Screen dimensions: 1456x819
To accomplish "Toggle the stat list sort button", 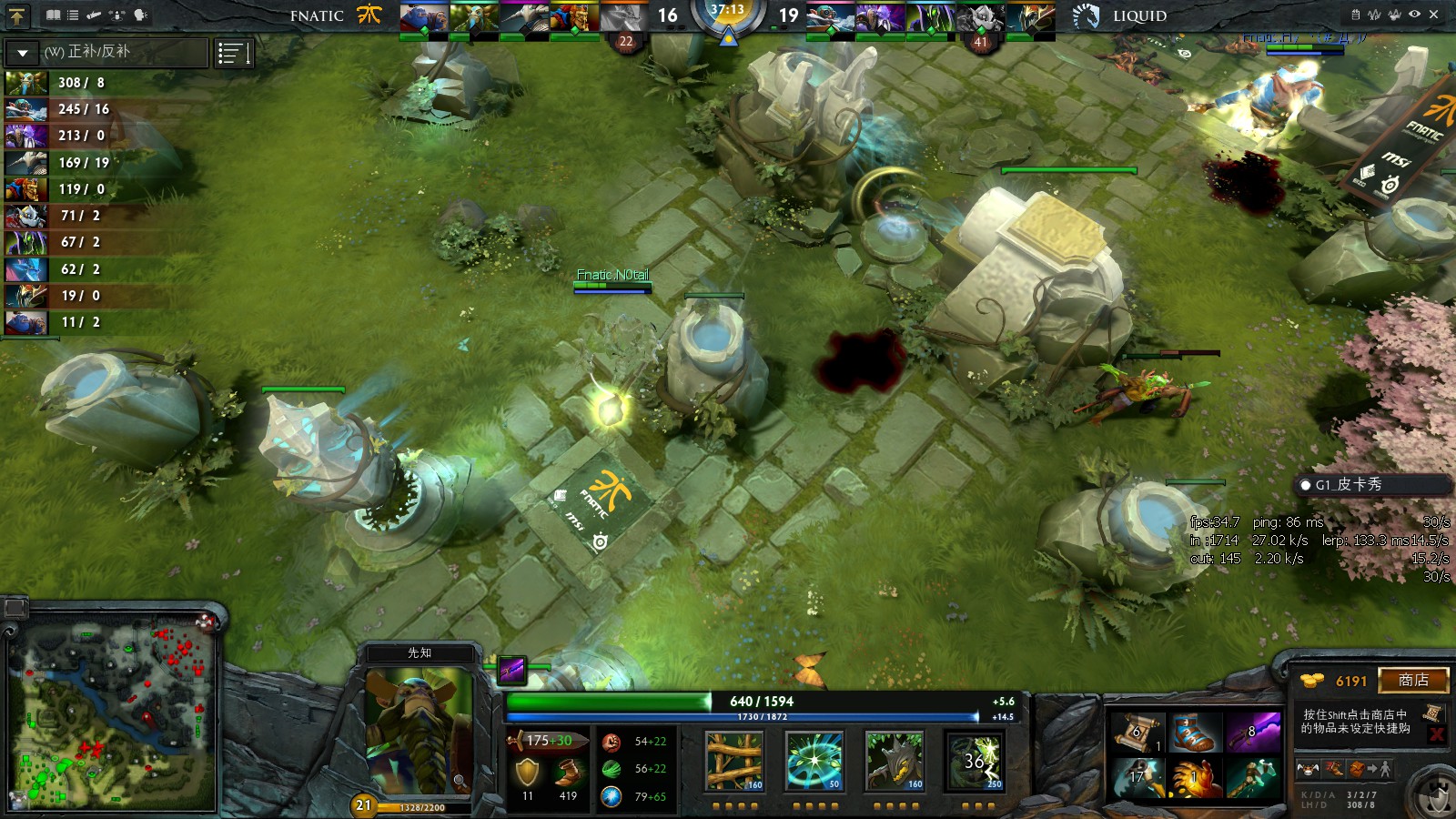I will 234,54.
